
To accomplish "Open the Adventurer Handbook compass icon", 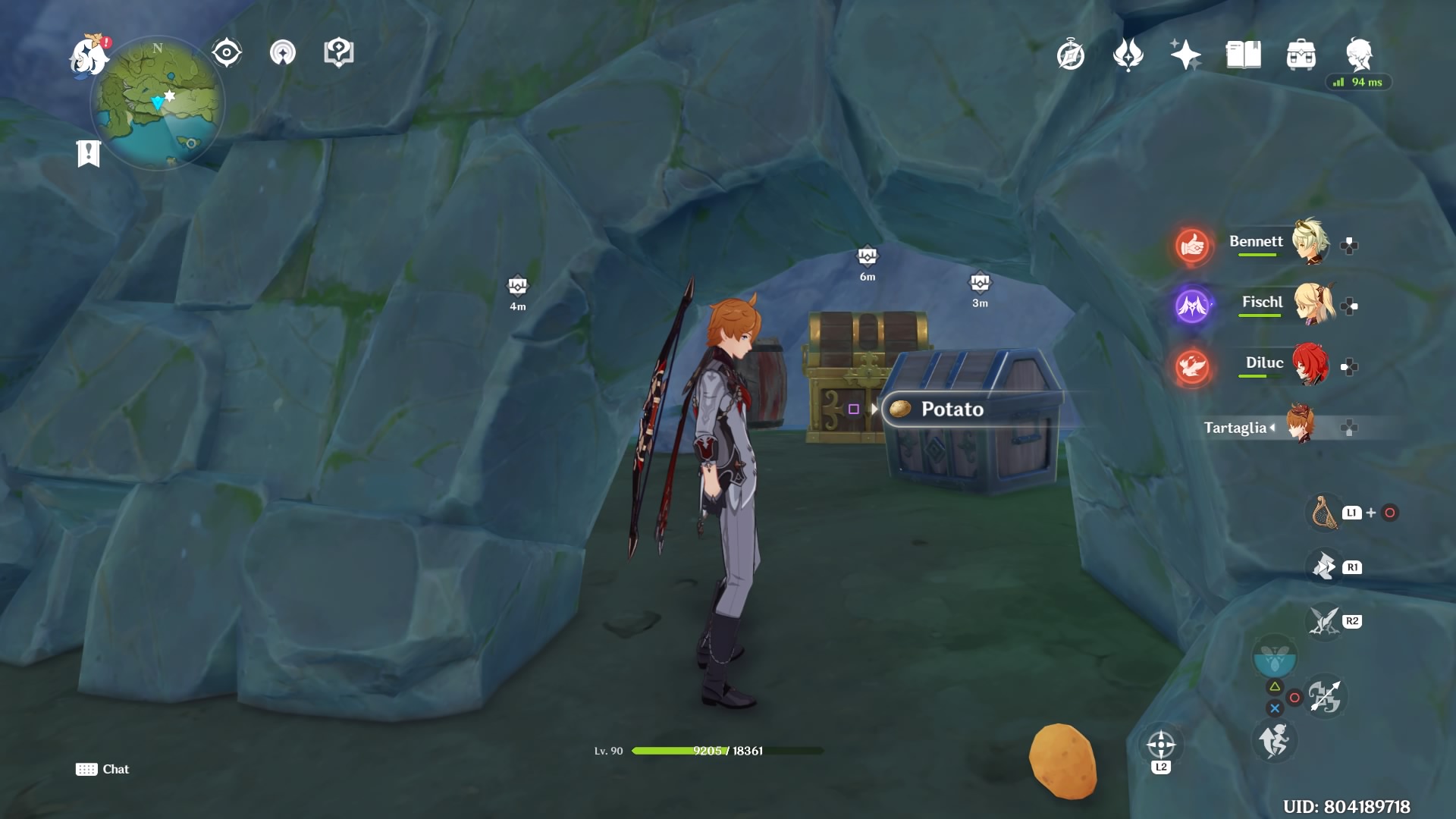I will (1069, 55).
